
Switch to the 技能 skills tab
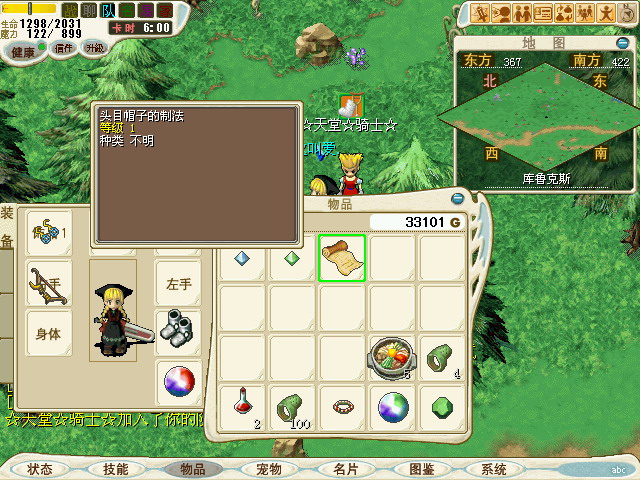[x=115, y=469]
